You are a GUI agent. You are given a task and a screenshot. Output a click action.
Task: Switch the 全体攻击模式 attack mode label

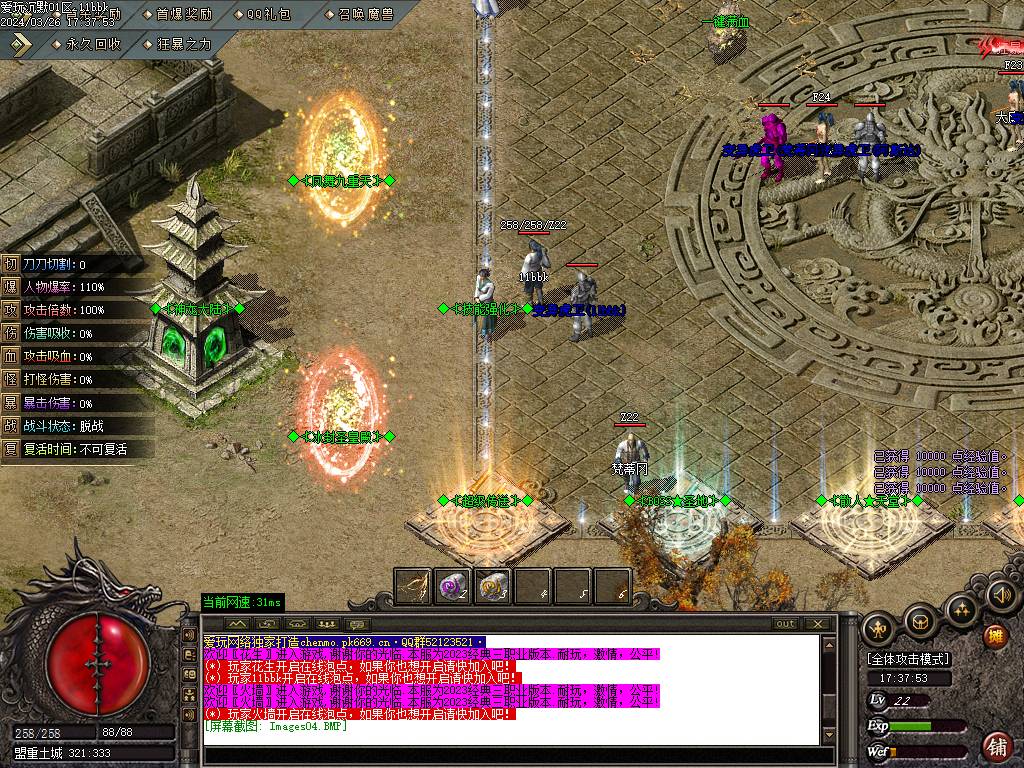[908, 659]
